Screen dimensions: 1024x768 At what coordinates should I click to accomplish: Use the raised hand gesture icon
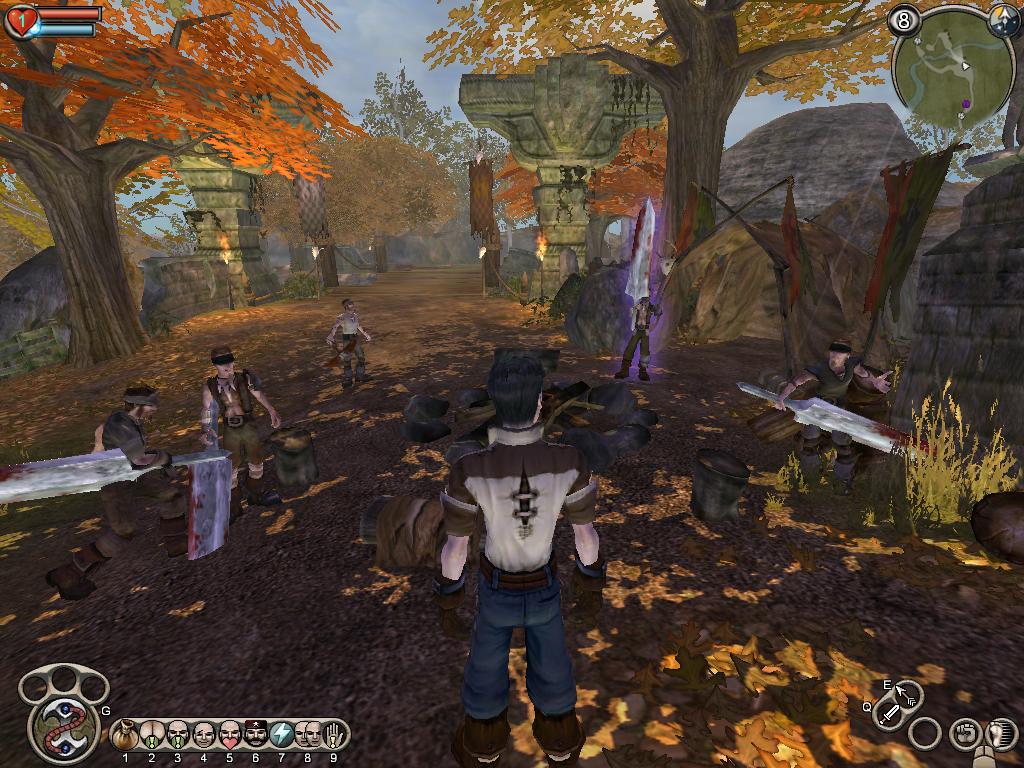click(333, 734)
